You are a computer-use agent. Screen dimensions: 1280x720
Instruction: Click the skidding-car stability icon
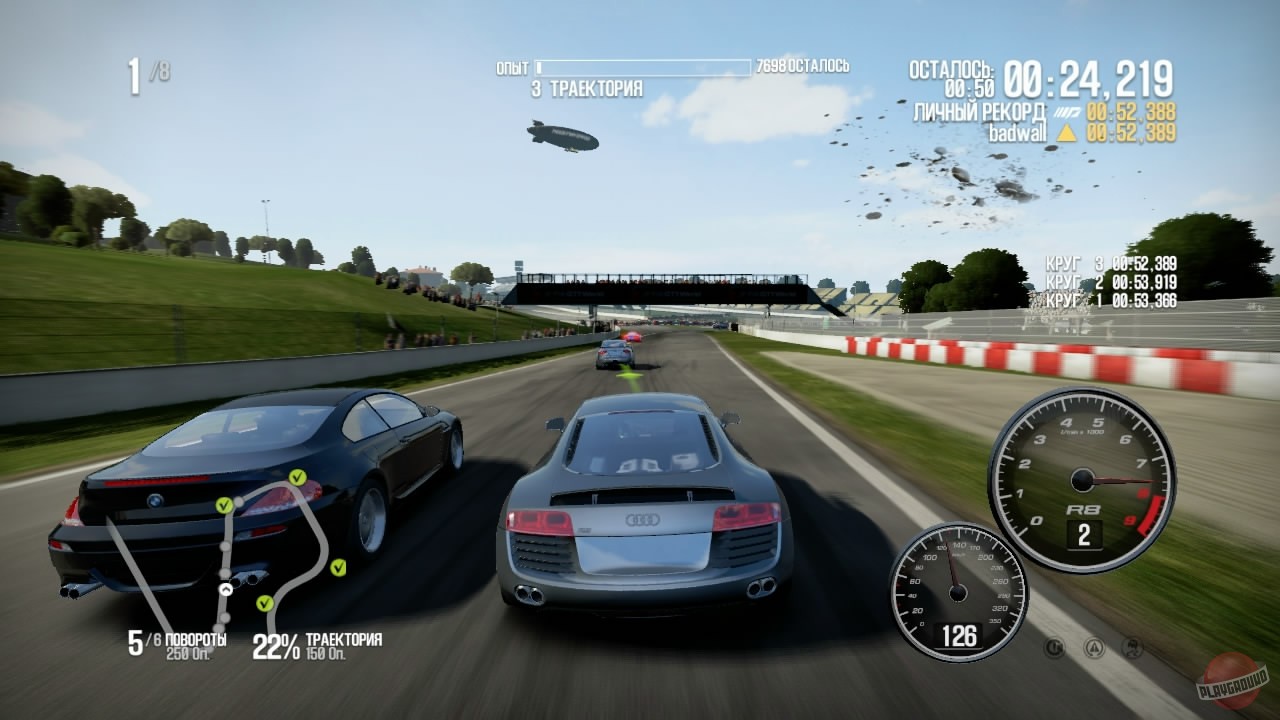[1133, 648]
